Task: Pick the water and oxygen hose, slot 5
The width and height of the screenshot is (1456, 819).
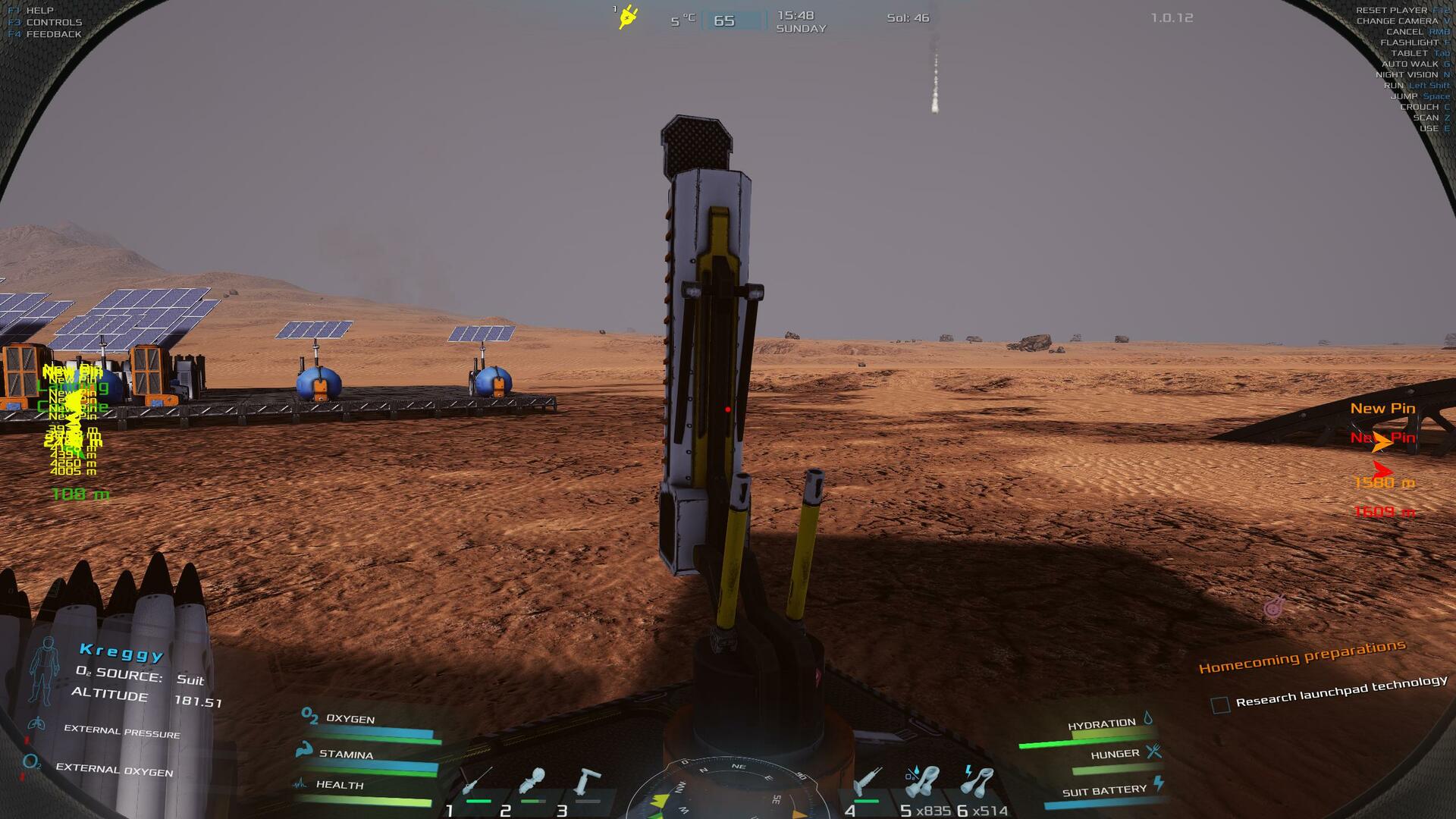Action: (x=921, y=781)
